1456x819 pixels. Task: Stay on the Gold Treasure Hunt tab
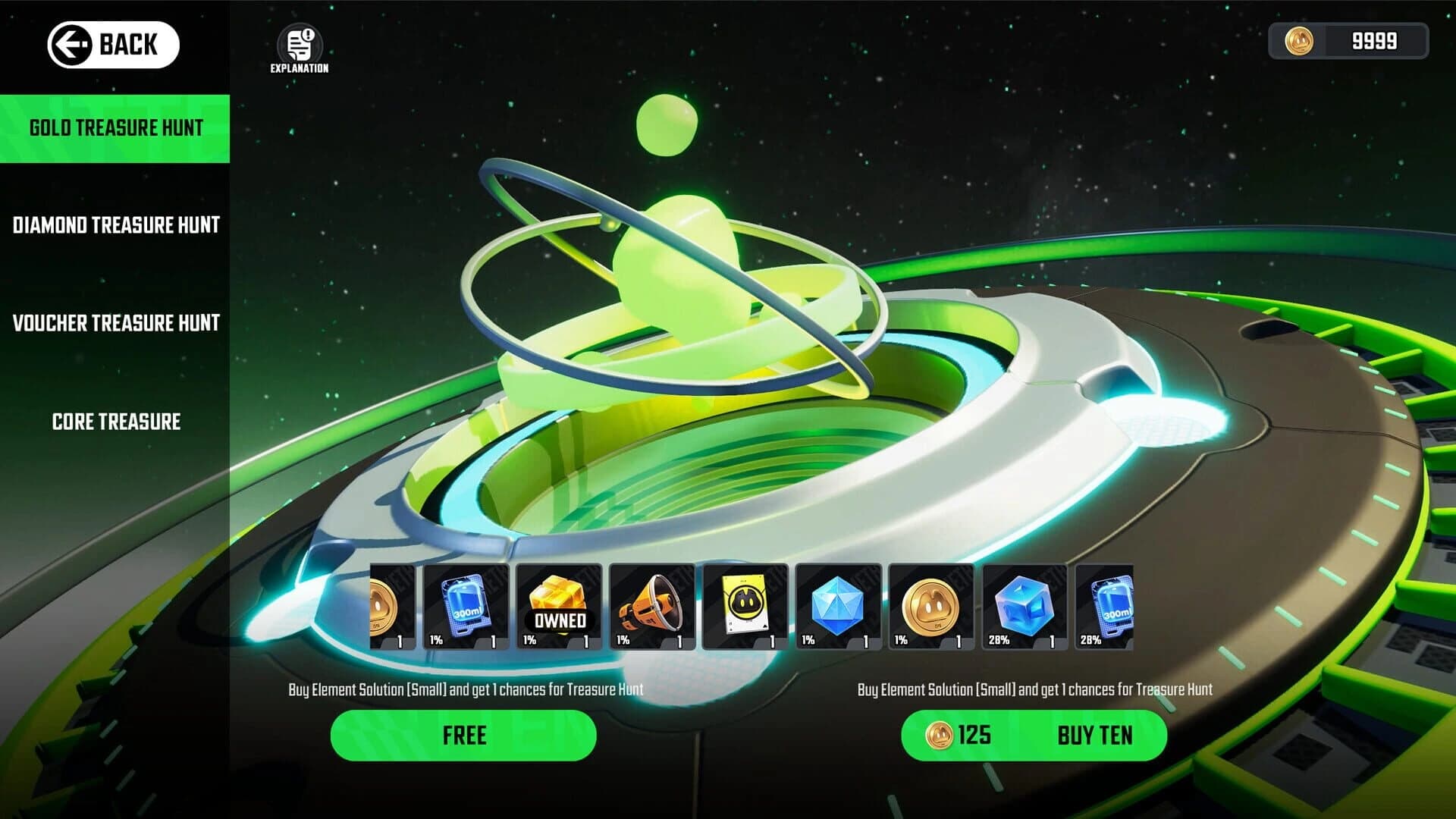click(115, 128)
